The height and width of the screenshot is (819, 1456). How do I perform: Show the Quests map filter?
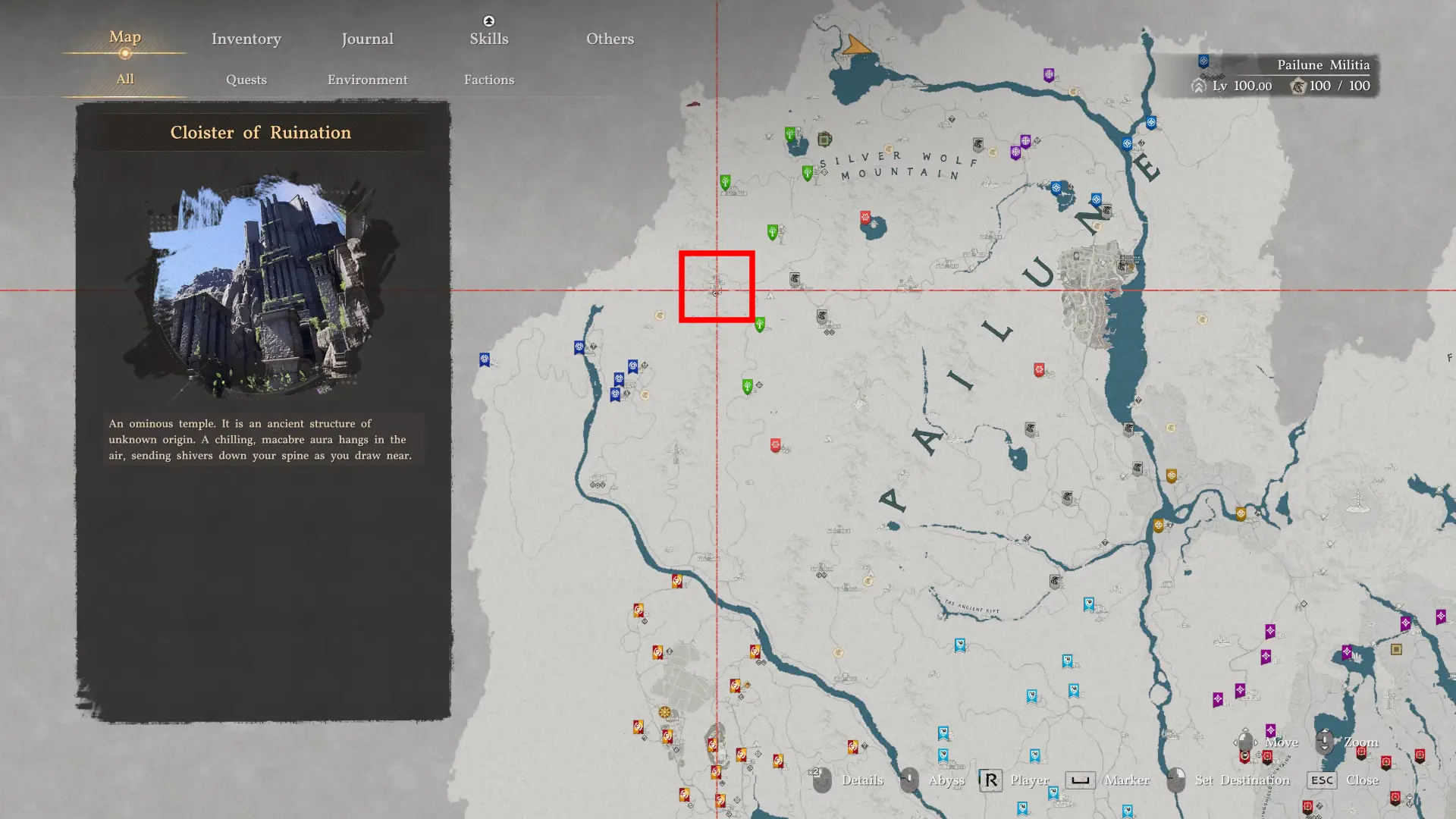point(246,80)
